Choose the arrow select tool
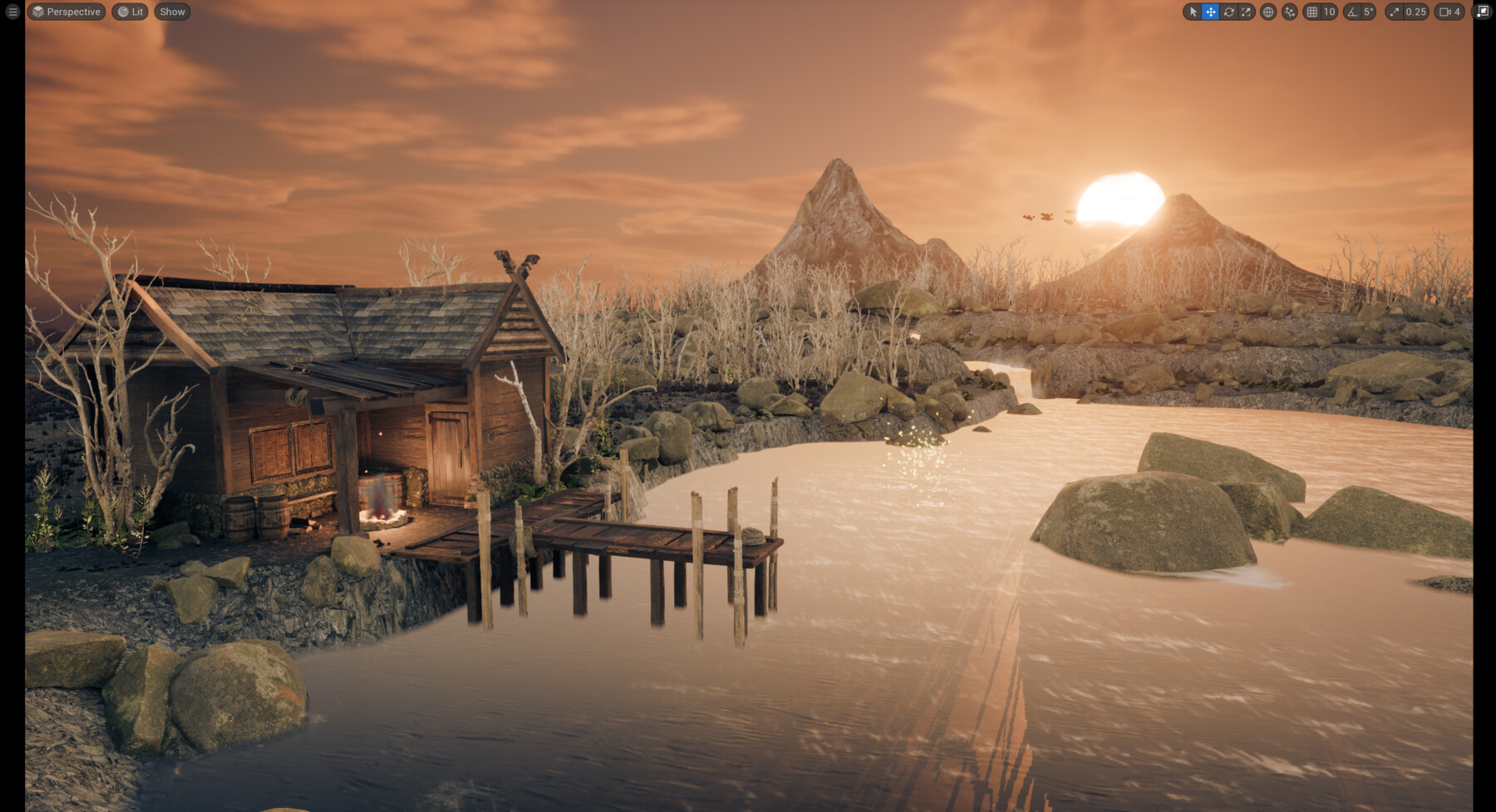 click(1193, 12)
